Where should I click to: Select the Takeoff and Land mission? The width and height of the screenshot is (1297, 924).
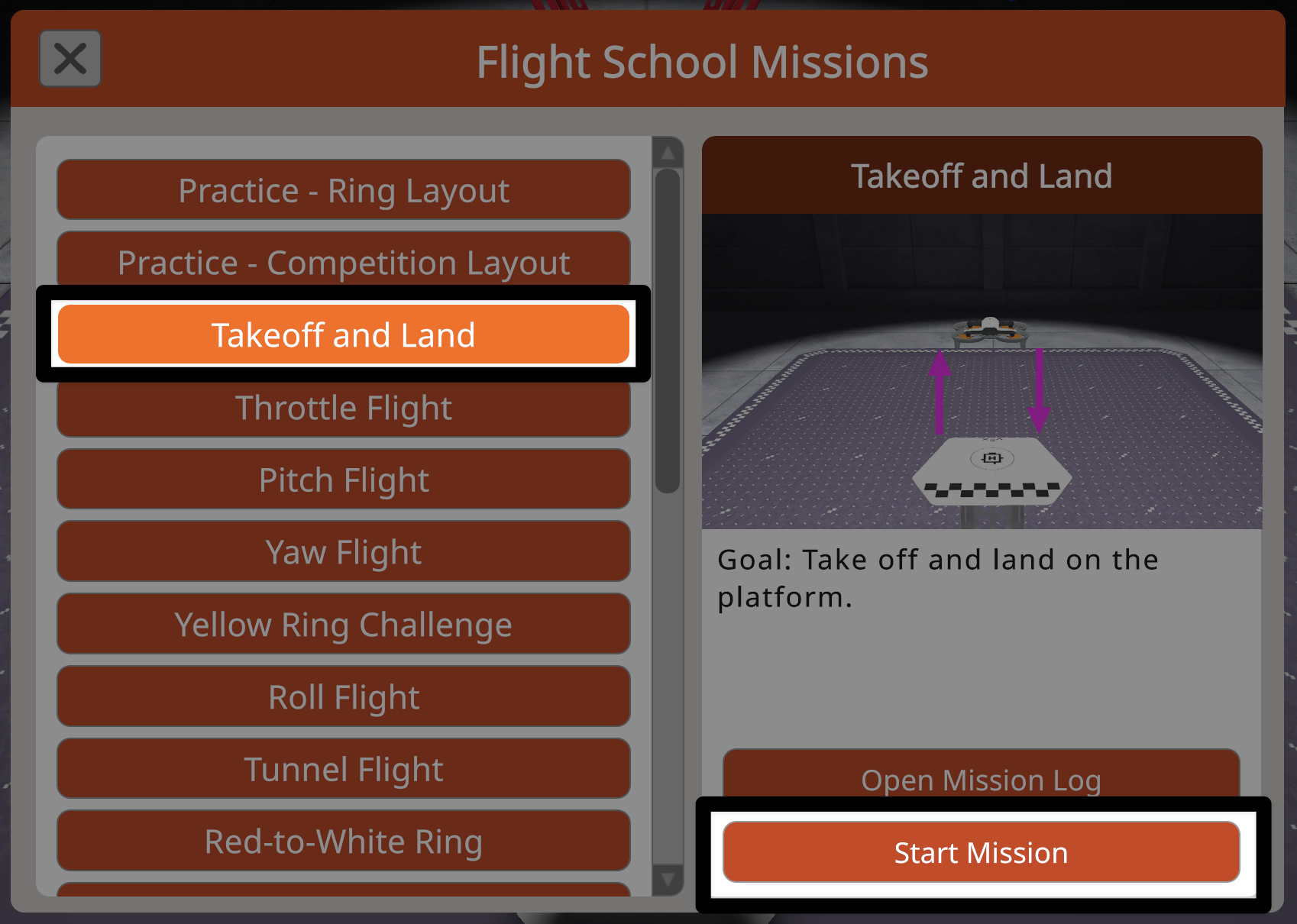[x=344, y=334]
